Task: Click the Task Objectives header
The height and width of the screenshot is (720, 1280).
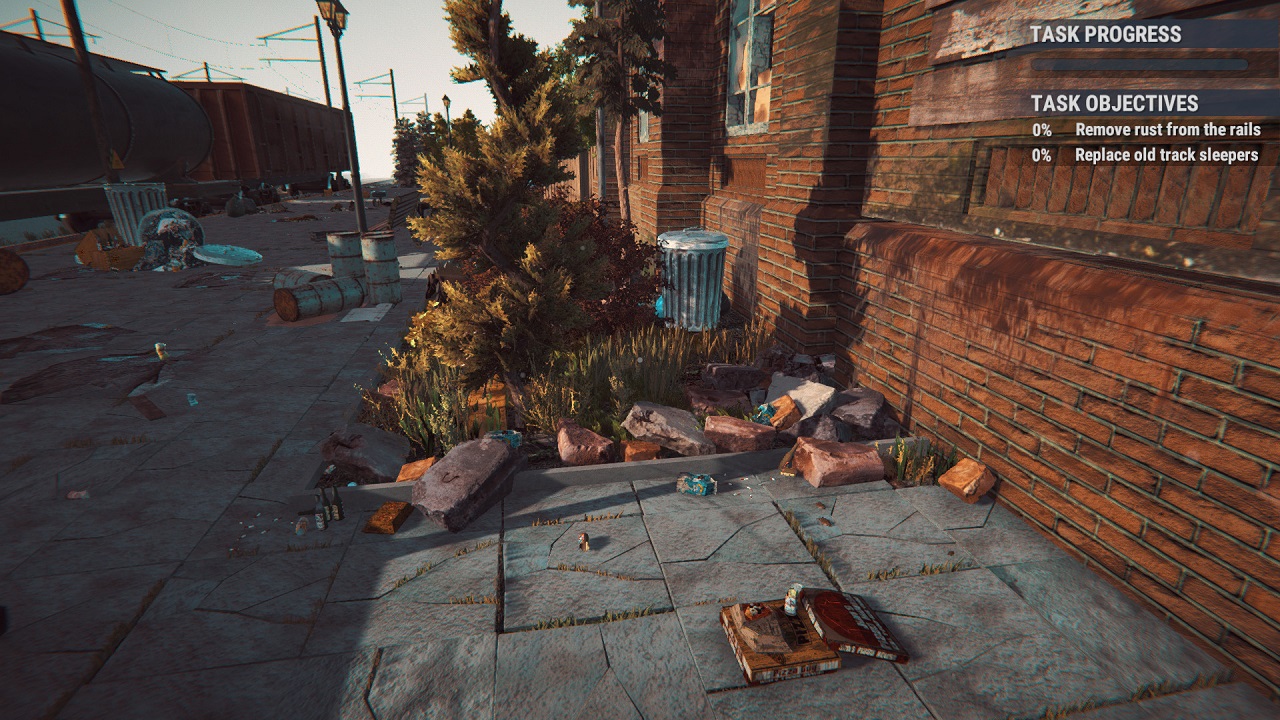Action: click(x=1114, y=103)
